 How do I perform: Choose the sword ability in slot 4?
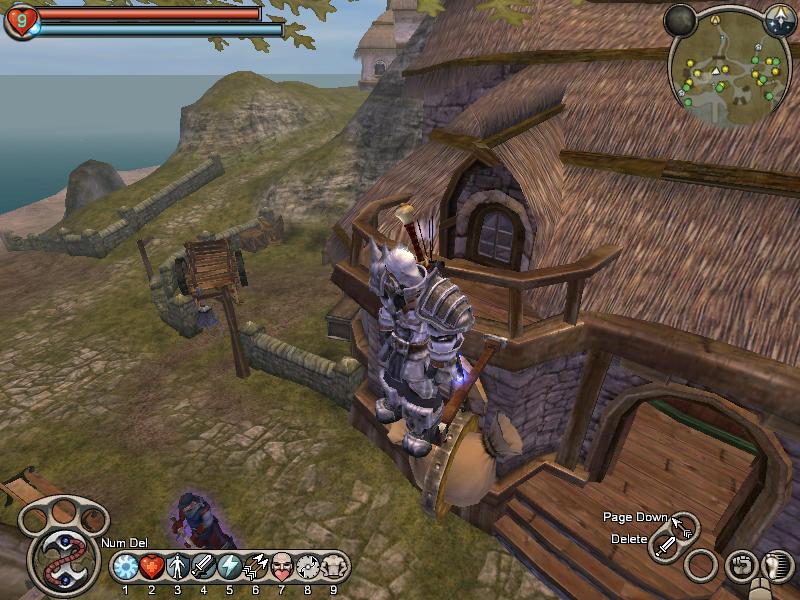(x=203, y=567)
